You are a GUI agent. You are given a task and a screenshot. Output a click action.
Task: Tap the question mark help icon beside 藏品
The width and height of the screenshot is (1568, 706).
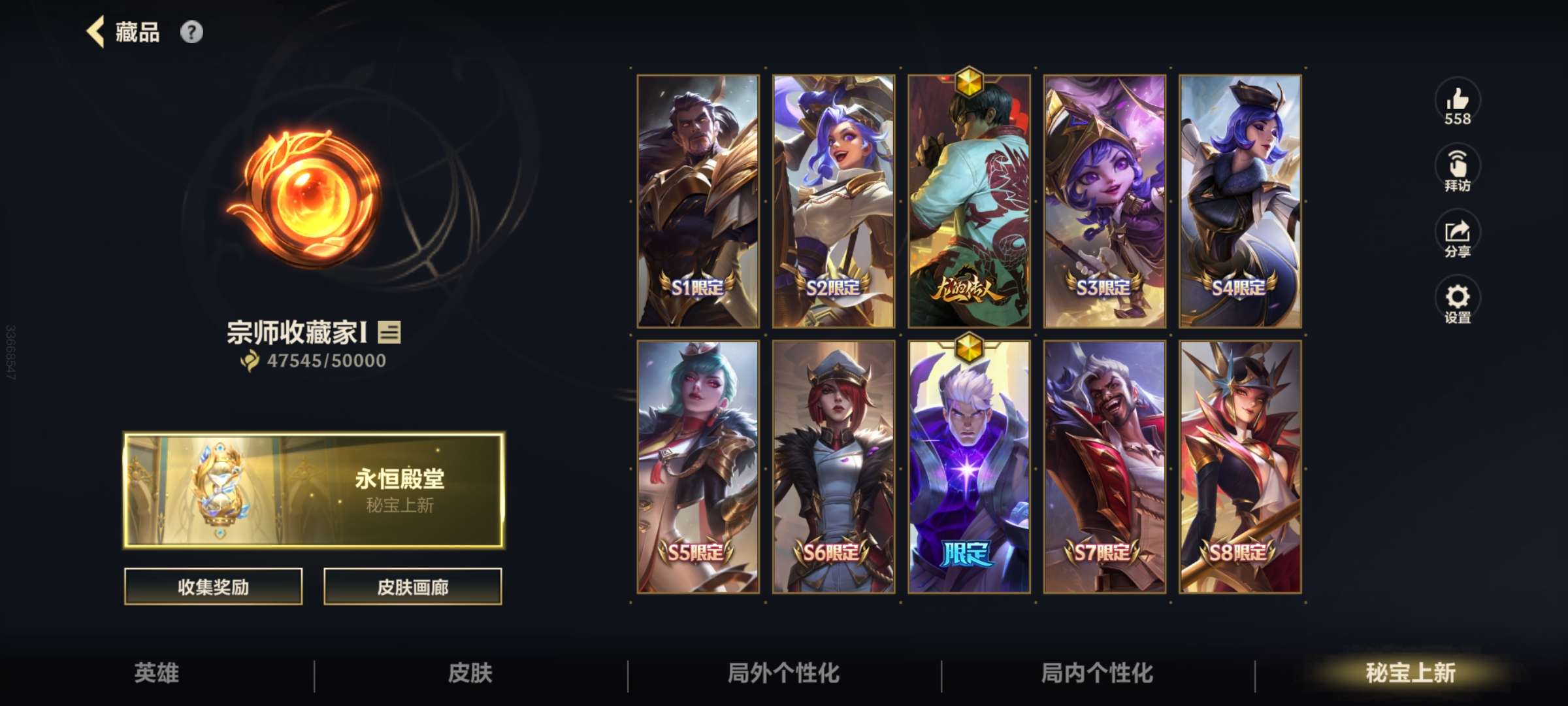click(x=190, y=31)
